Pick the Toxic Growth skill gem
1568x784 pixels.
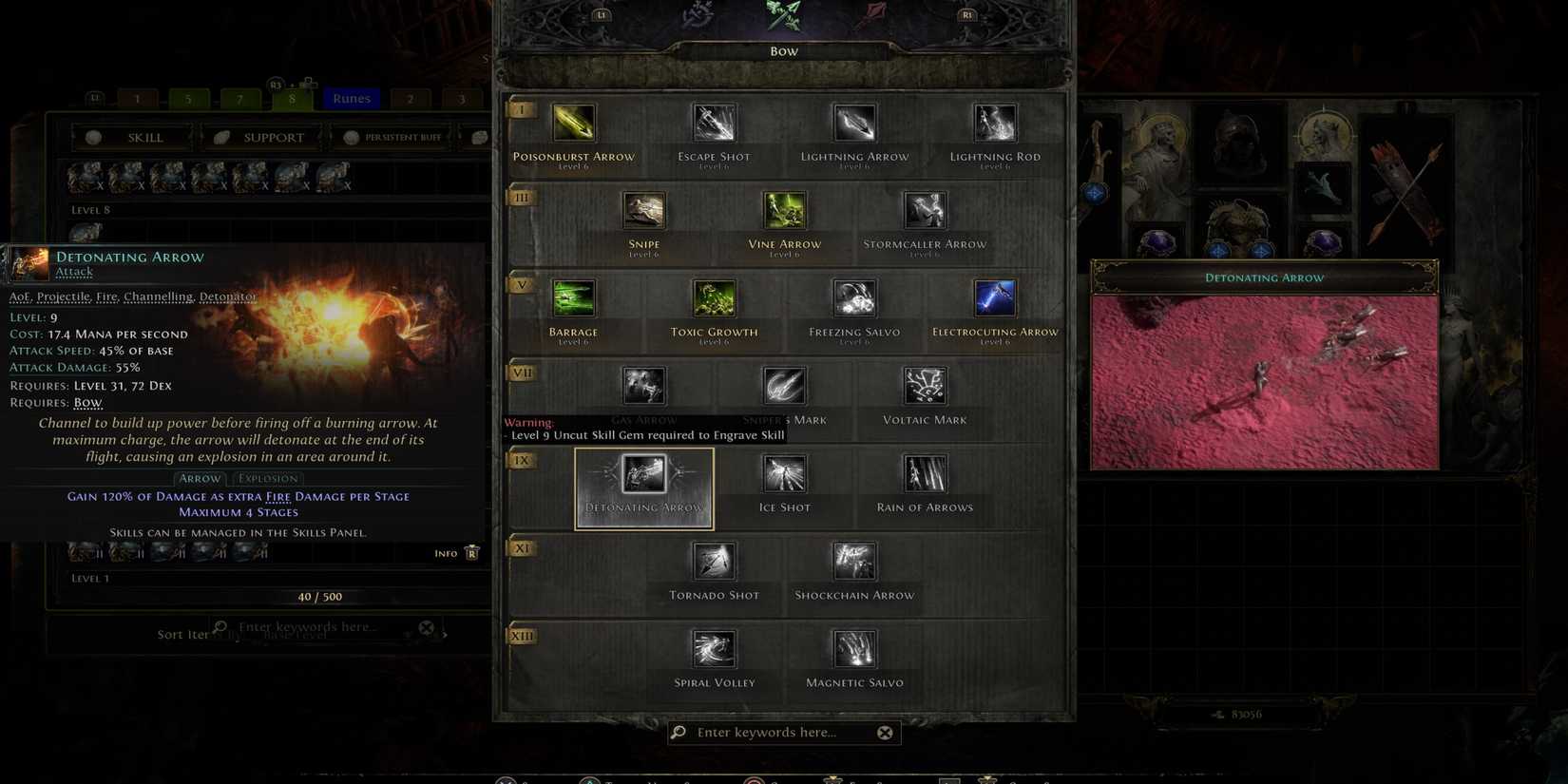[714, 297]
